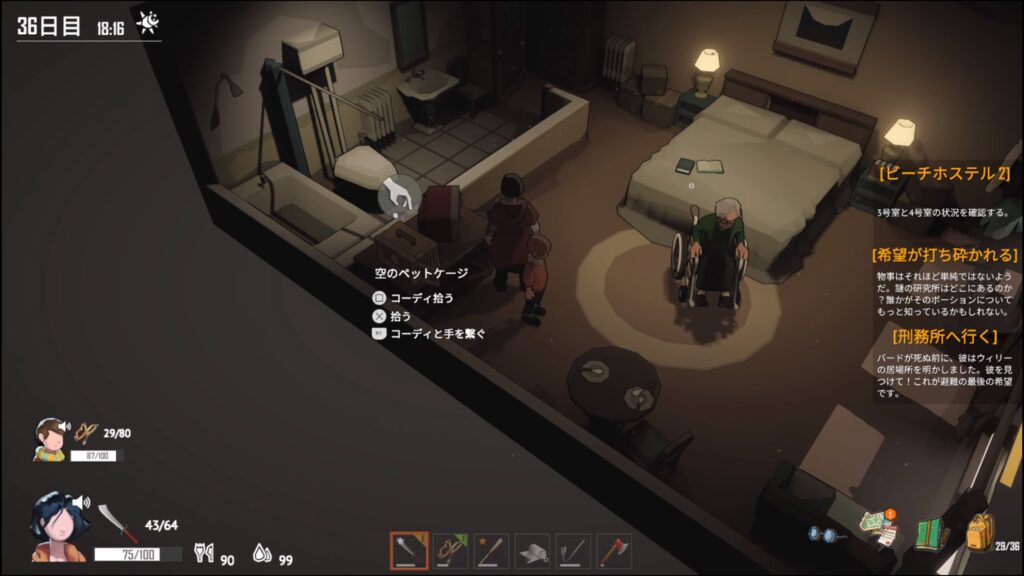Screen dimensions: 1024x576
Task: Open the 刑務所へ行く quest entry
Action: coord(943,336)
